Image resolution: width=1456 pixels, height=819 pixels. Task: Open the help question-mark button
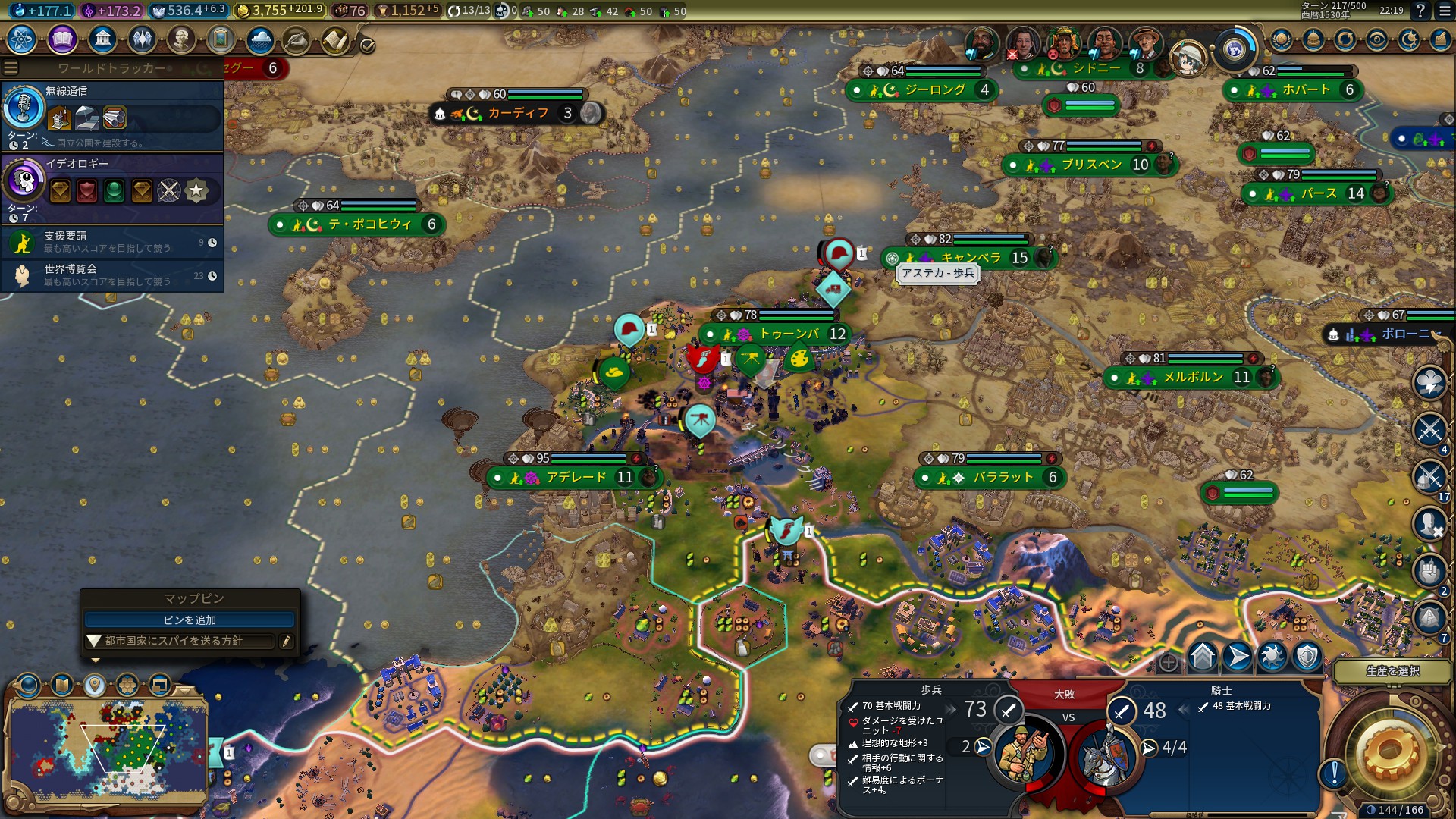pyautogui.click(x=1420, y=11)
